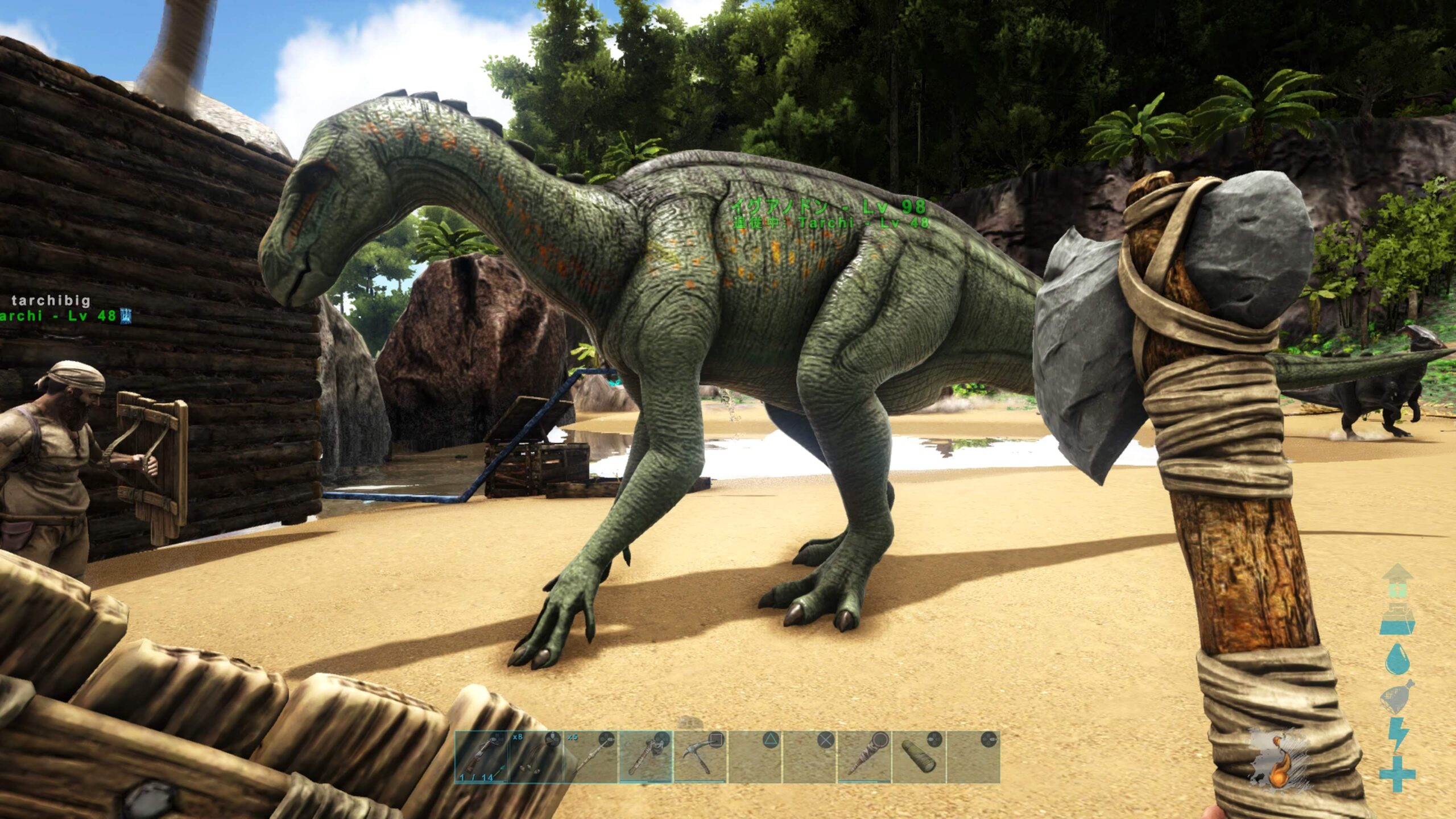
Task: Equip the wooden club from the hotbar
Action: tap(864, 757)
